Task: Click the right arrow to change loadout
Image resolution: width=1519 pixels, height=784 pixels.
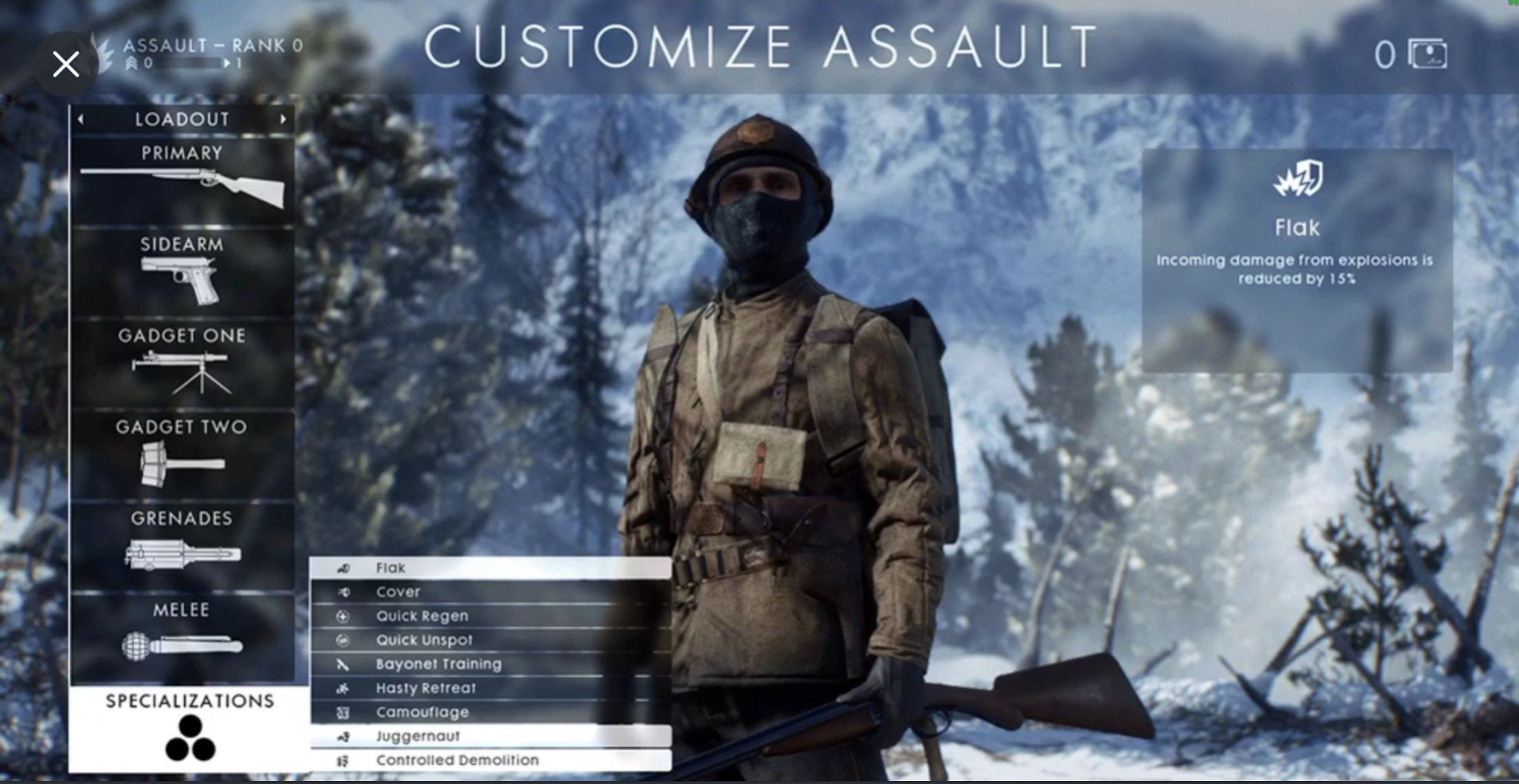Action: pos(284,119)
